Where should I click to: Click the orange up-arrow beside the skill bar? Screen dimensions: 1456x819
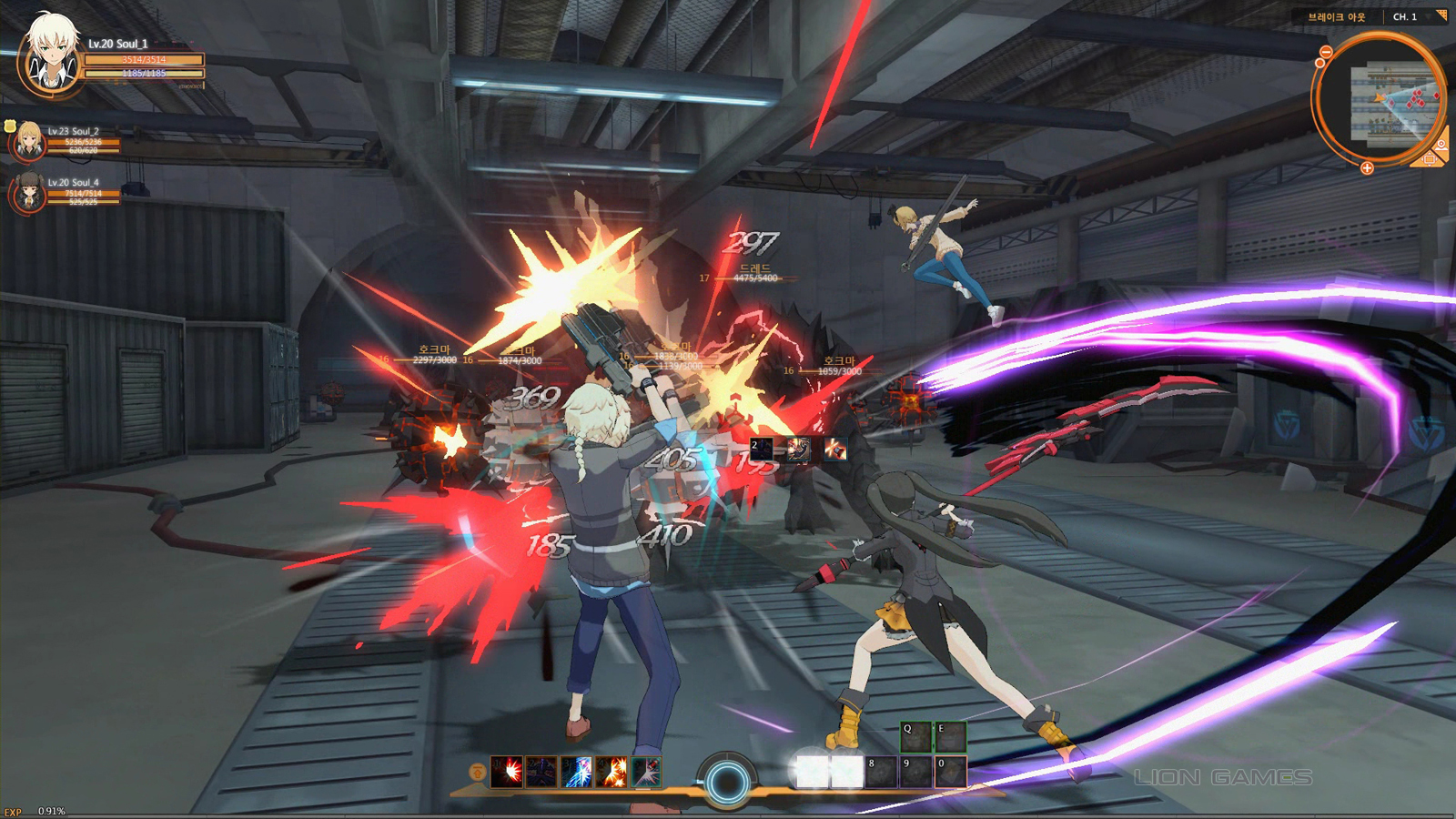[x=477, y=772]
